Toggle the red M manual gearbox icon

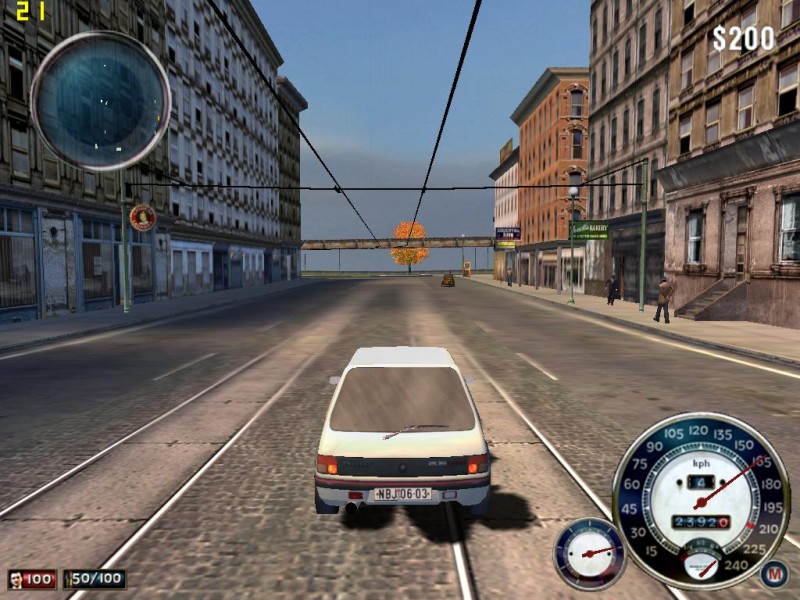click(773, 573)
